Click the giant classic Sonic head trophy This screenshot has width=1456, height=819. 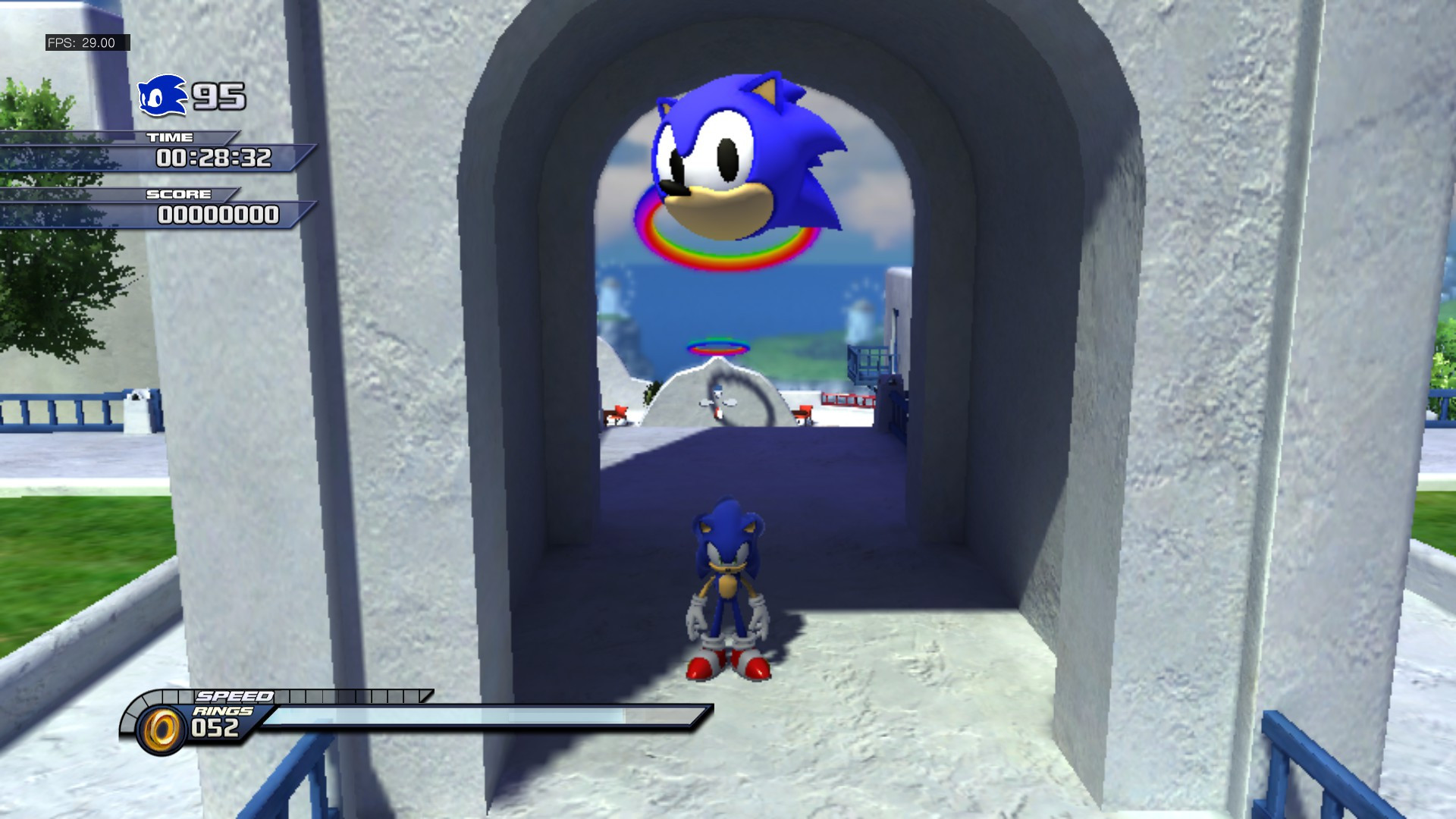[743, 152]
